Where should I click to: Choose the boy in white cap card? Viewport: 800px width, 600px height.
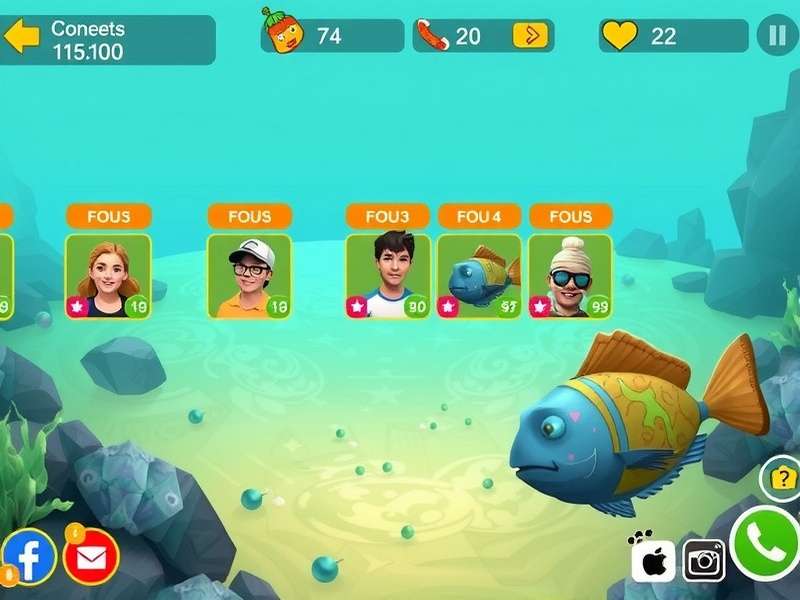click(x=250, y=276)
